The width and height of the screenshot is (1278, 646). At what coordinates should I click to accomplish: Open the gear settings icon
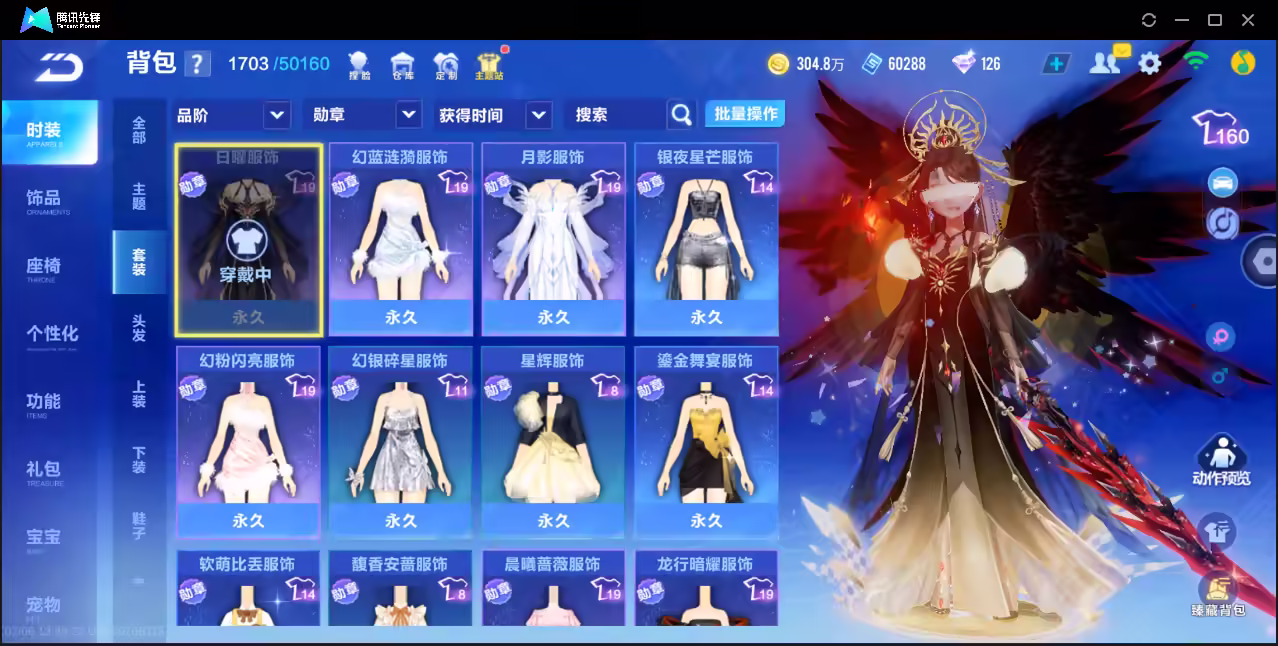(x=1150, y=64)
